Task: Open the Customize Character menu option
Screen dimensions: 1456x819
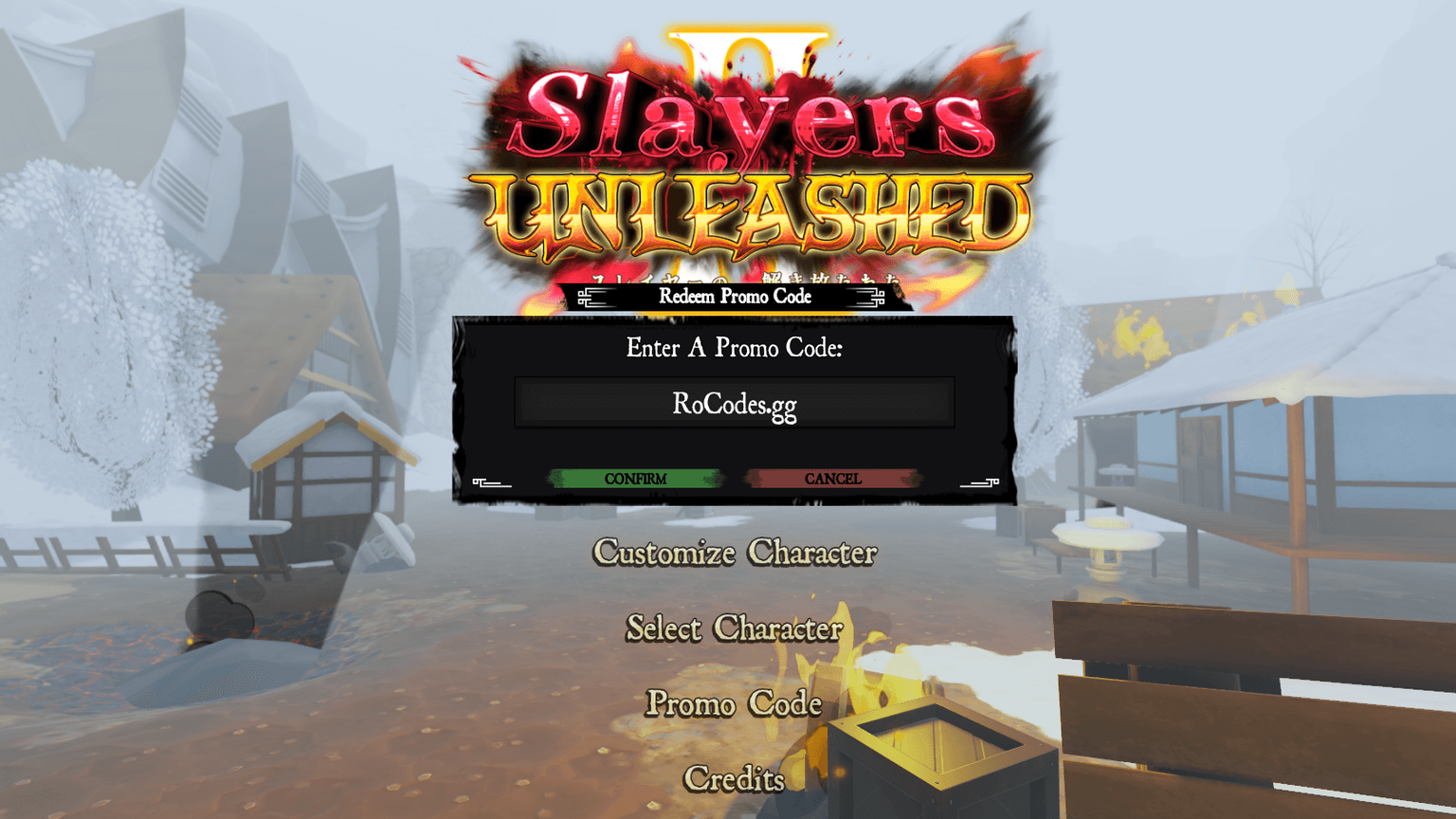Action: (x=734, y=554)
